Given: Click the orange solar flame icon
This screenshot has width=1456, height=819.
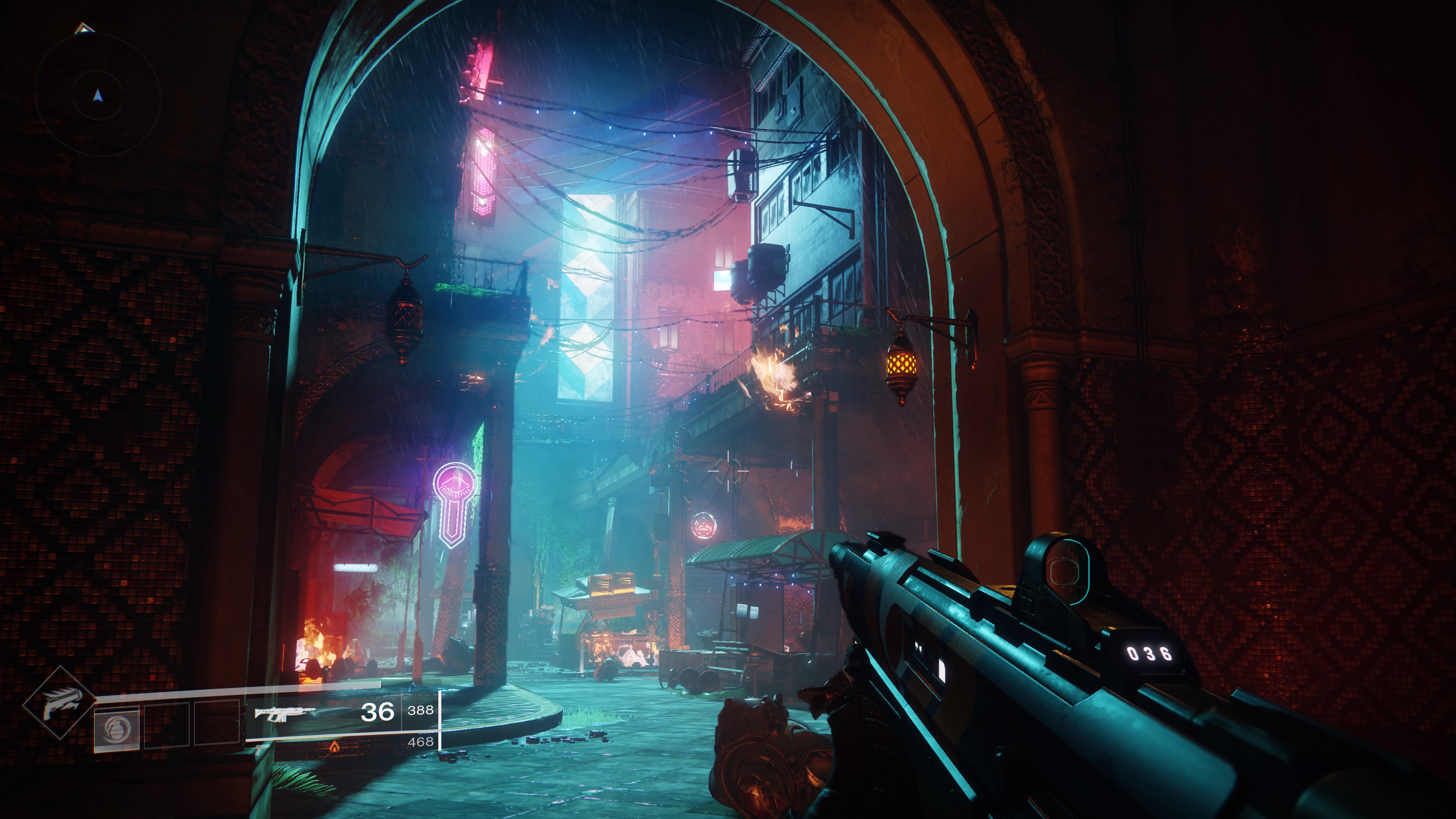Looking at the screenshot, I should pos(334,748).
